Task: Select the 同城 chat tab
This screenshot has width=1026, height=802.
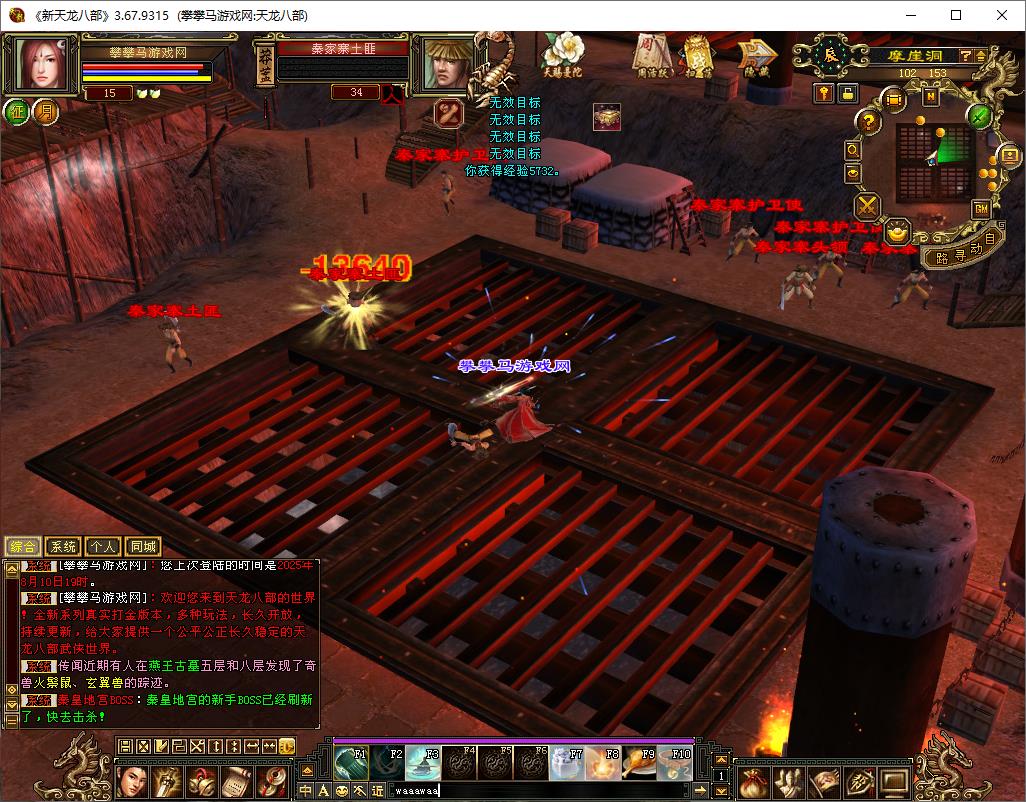Action: click(x=144, y=546)
